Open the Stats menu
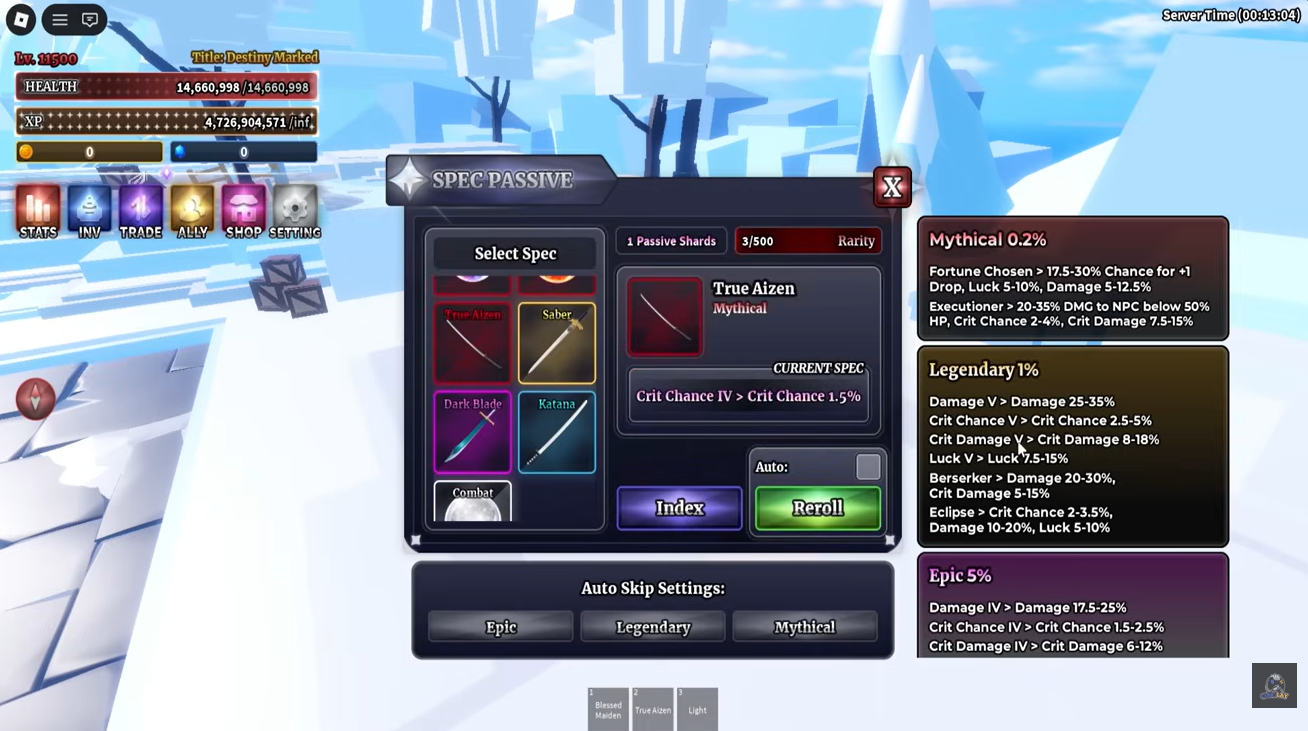Image resolution: width=1308 pixels, height=731 pixels. point(38,212)
